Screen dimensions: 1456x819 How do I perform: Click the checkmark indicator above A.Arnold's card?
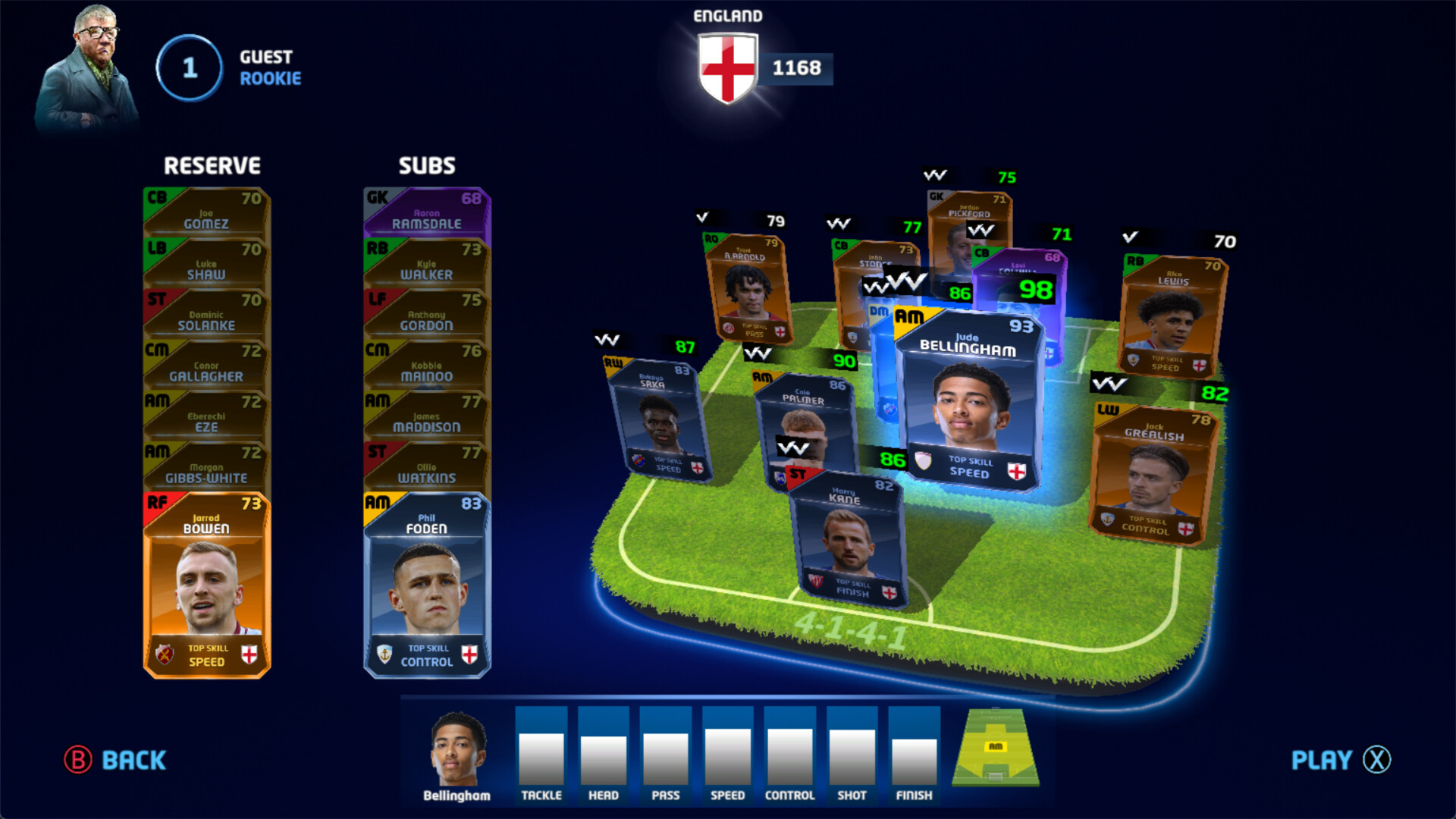pos(701,215)
